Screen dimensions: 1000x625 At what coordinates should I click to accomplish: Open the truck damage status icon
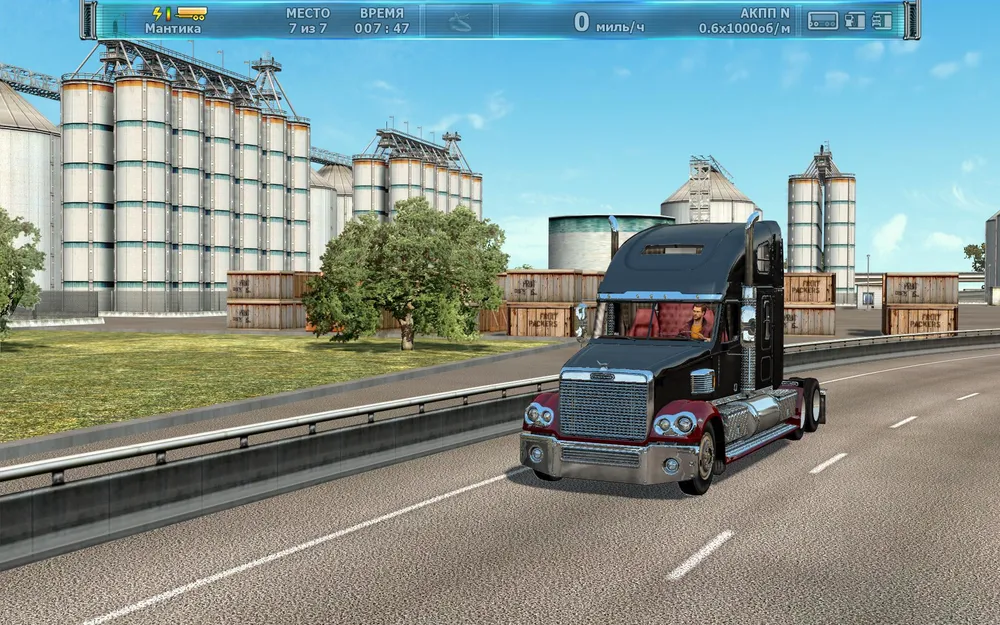(882, 20)
